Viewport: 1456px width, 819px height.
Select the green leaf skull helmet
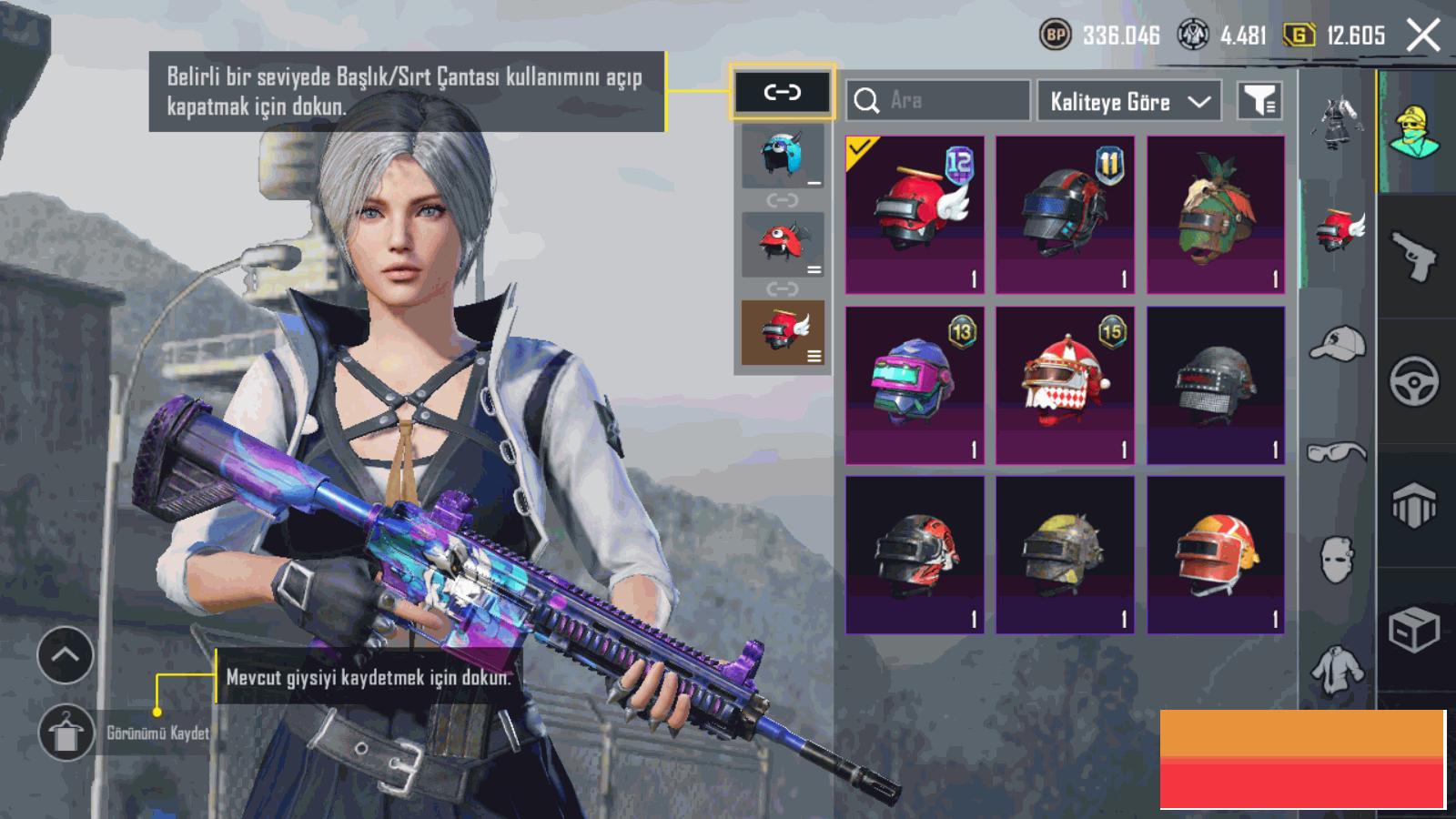point(1216,215)
